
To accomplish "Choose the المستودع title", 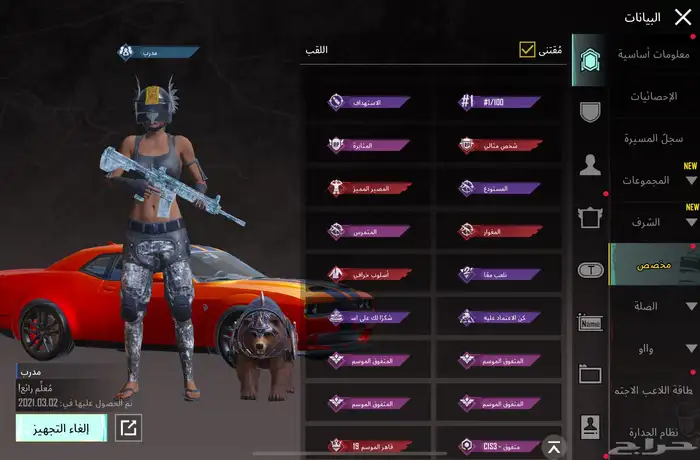I will [498, 188].
